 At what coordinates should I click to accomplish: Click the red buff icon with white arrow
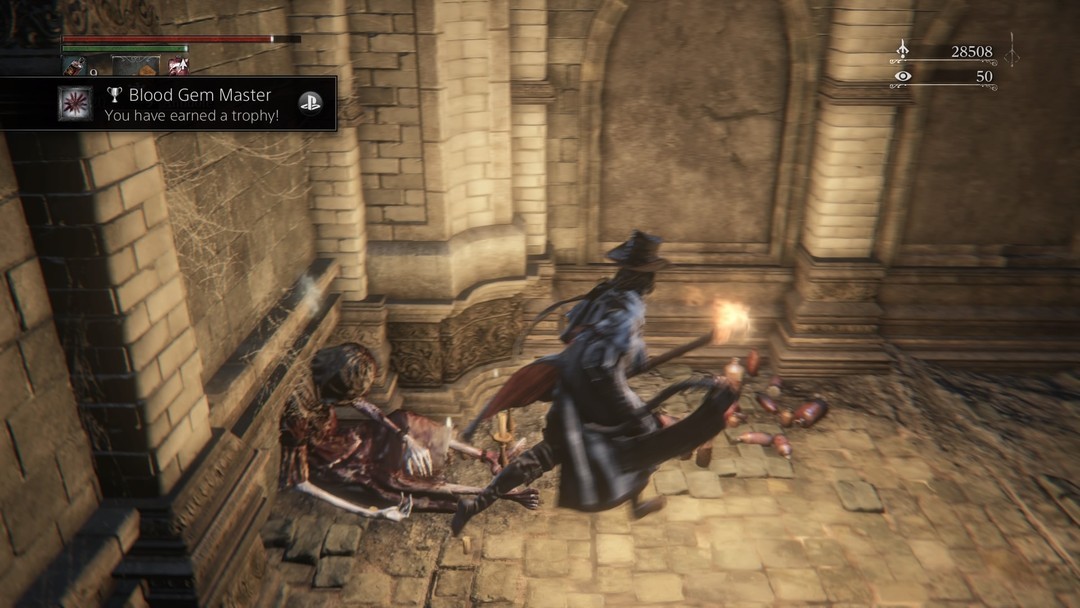(x=180, y=67)
